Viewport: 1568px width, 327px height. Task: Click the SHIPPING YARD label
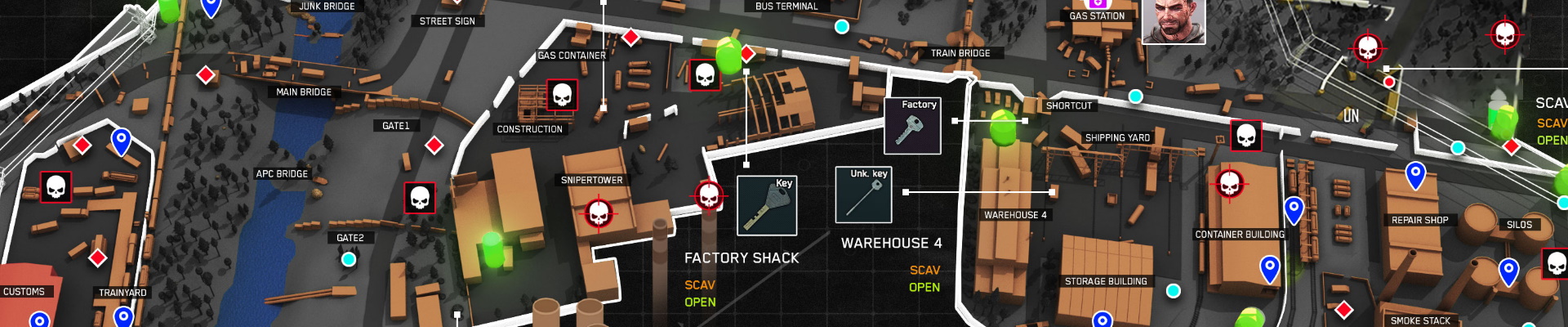[1116, 138]
